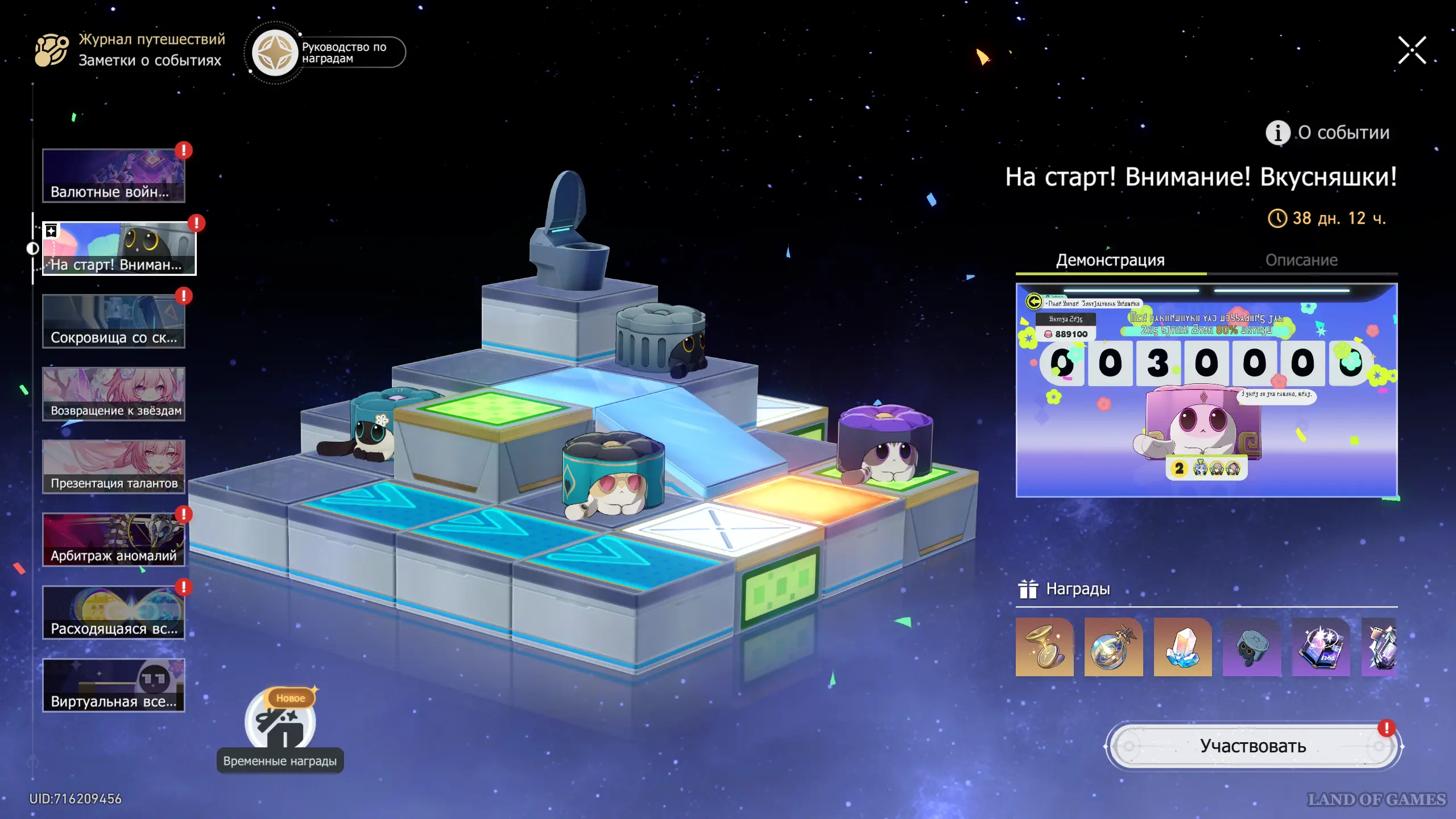Viewport: 1456px width, 819px height.
Task: Click the Участвовать participate button
Action: tap(1253, 746)
